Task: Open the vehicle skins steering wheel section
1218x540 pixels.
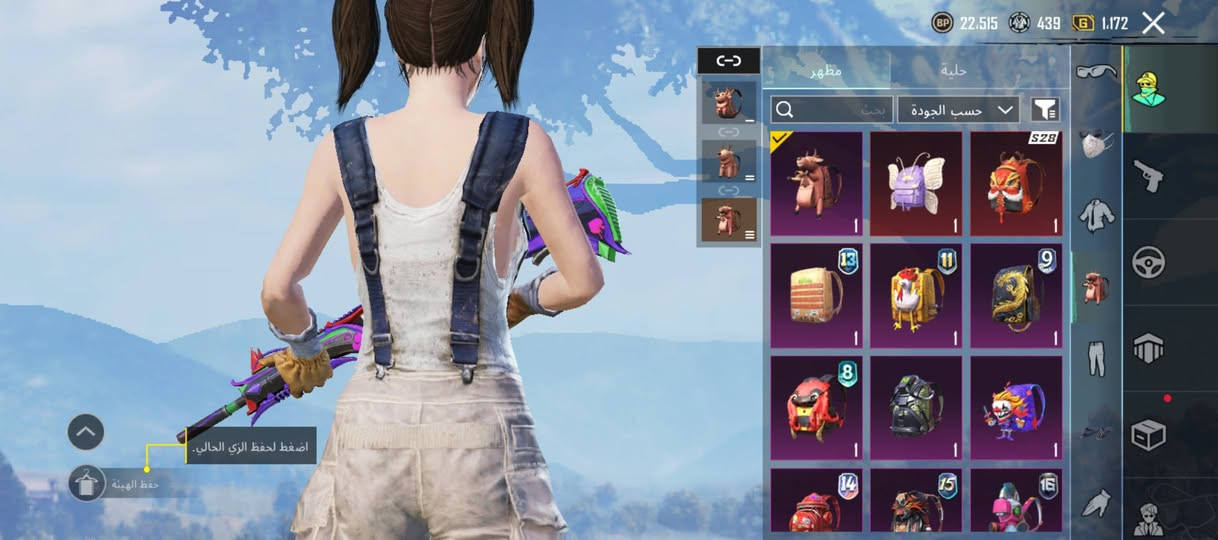Action: (x=1148, y=262)
